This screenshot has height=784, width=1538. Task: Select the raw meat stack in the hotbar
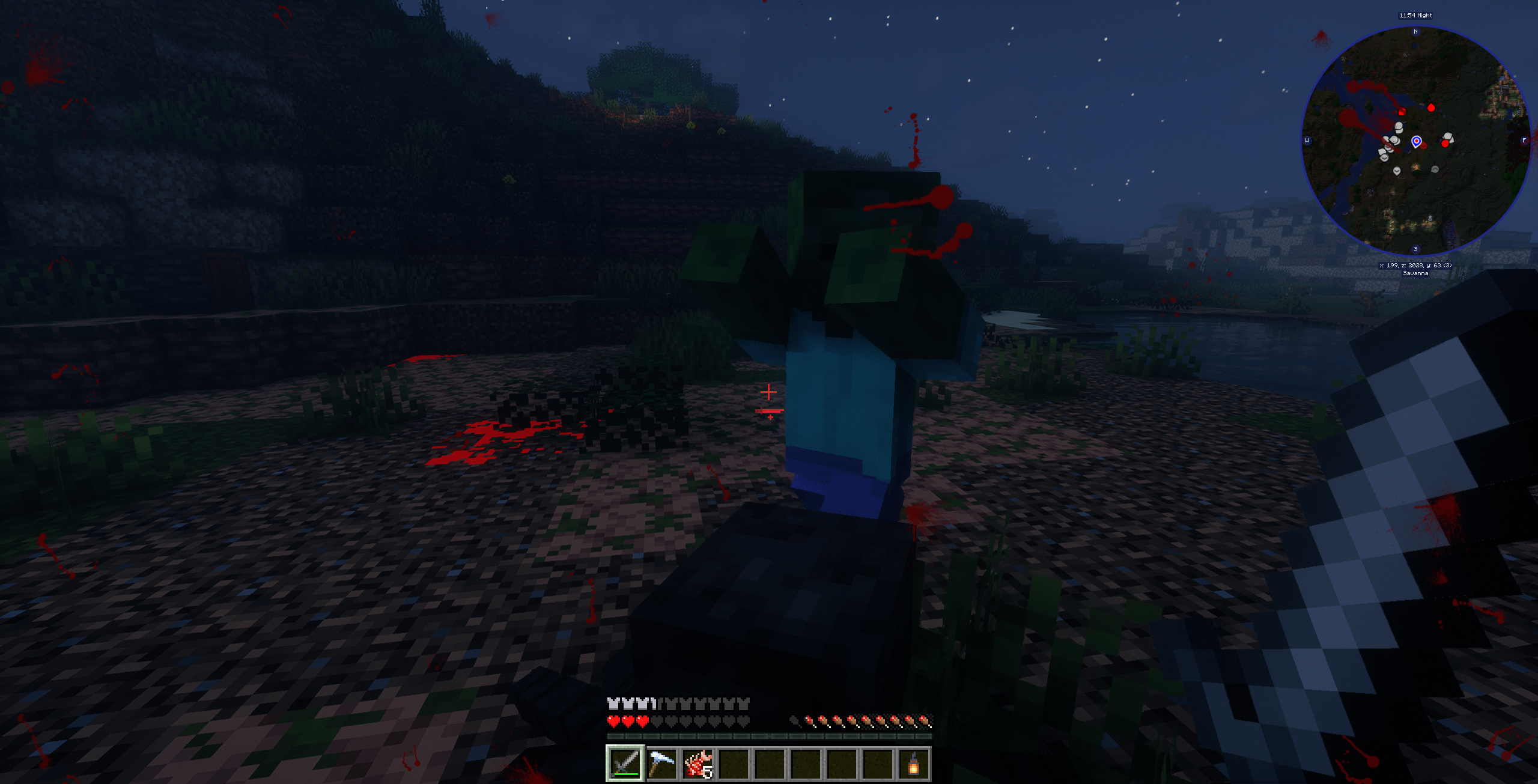697,764
